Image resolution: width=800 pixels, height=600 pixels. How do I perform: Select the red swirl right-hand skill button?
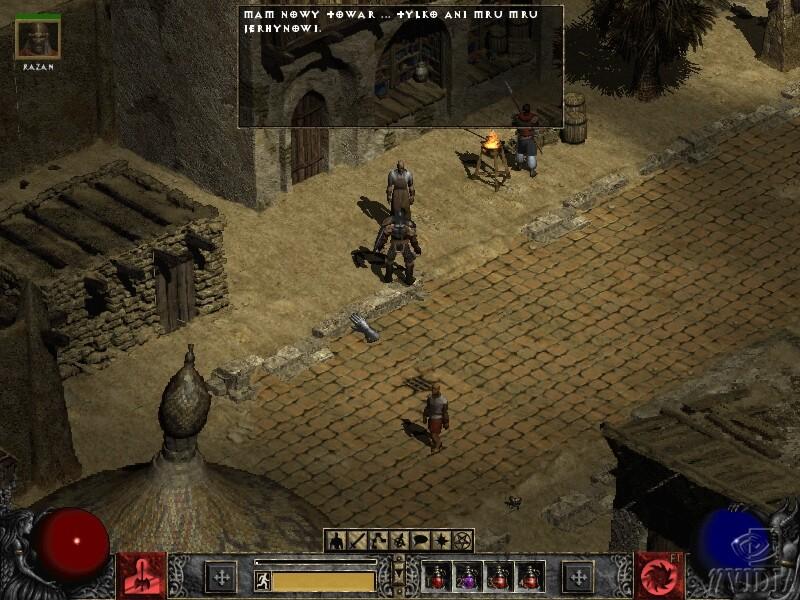coord(659,576)
